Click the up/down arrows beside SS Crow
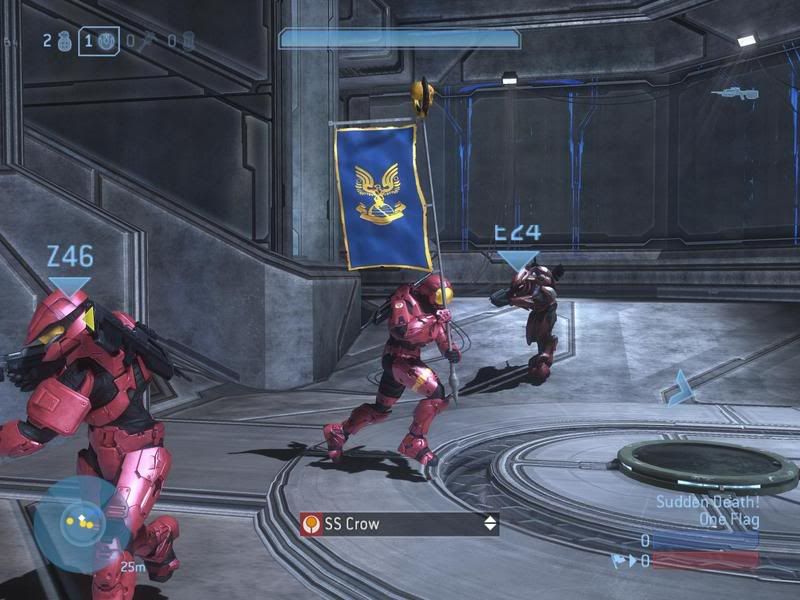The height and width of the screenshot is (600, 800). click(489, 523)
